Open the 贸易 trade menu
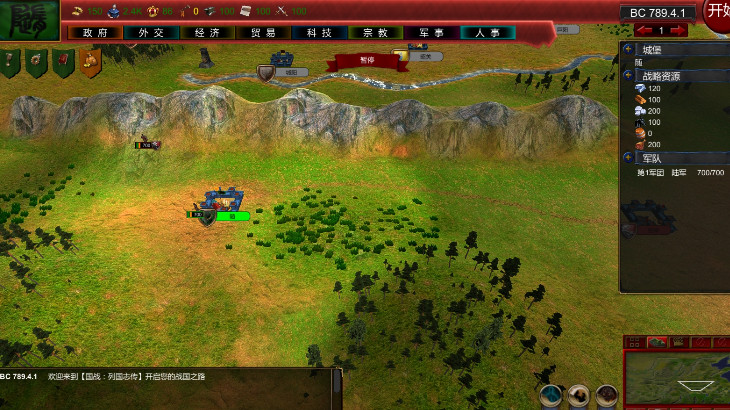The height and width of the screenshot is (410, 730). tap(263, 33)
